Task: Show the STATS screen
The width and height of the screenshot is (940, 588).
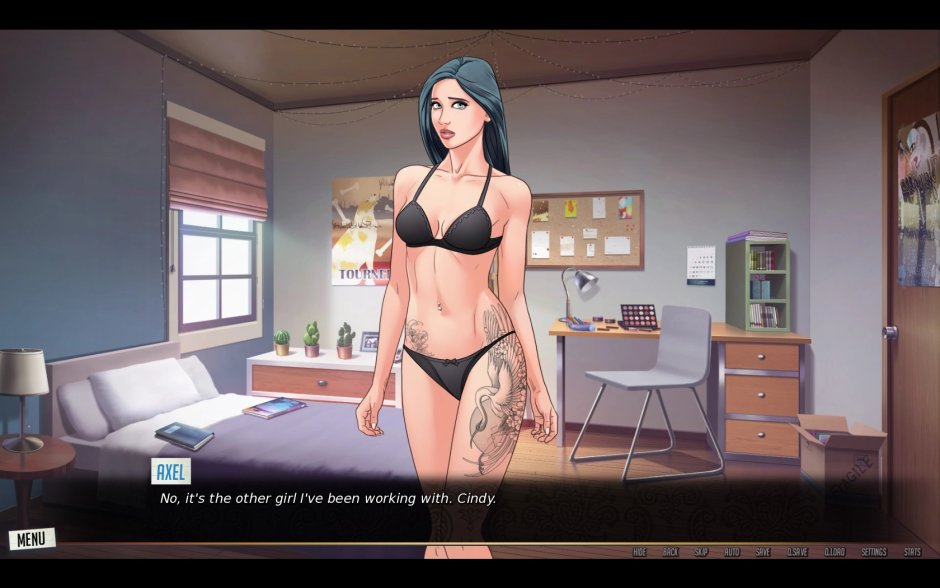Action: (913, 552)
